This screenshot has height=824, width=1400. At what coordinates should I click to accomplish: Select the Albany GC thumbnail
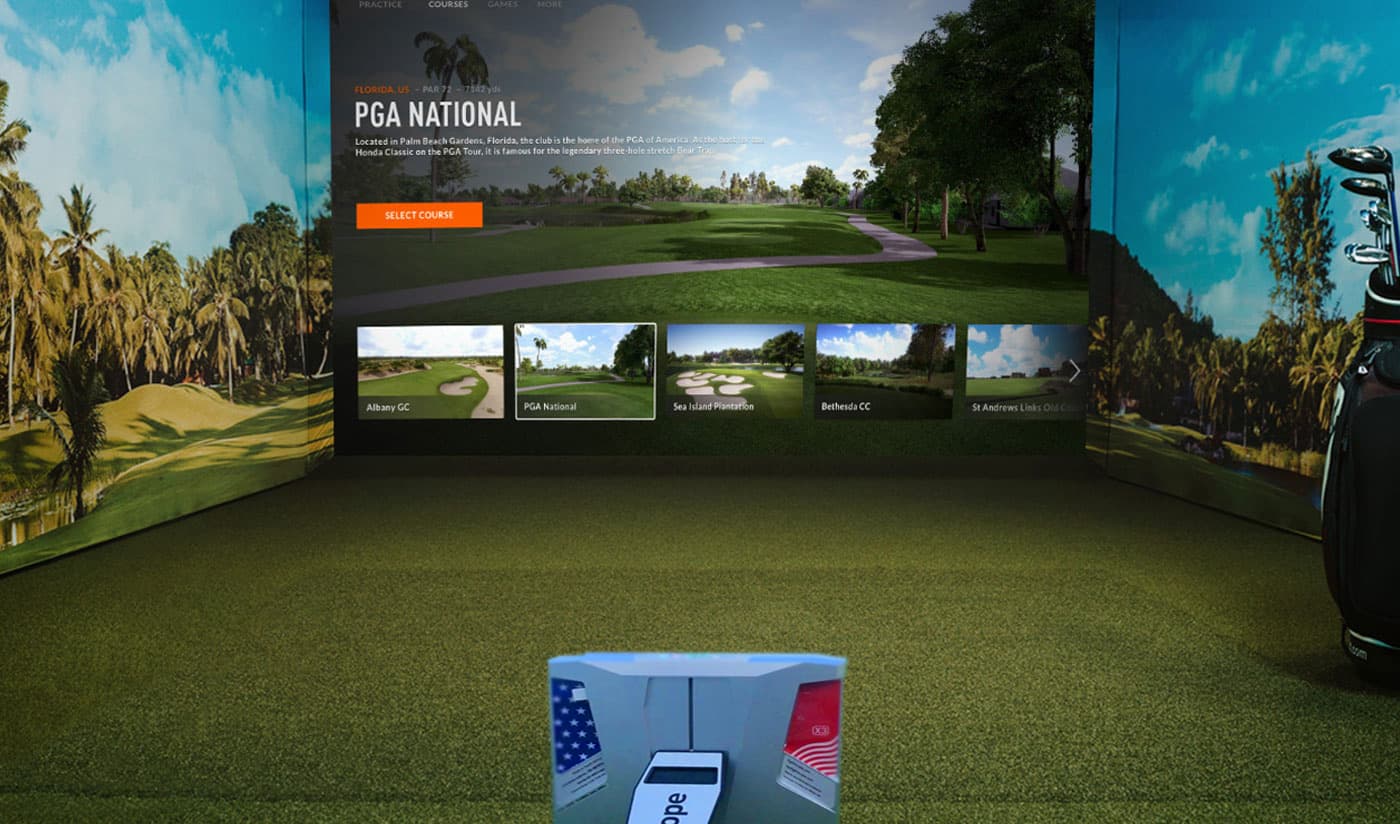pyautogui.click(x=430, y=370)
